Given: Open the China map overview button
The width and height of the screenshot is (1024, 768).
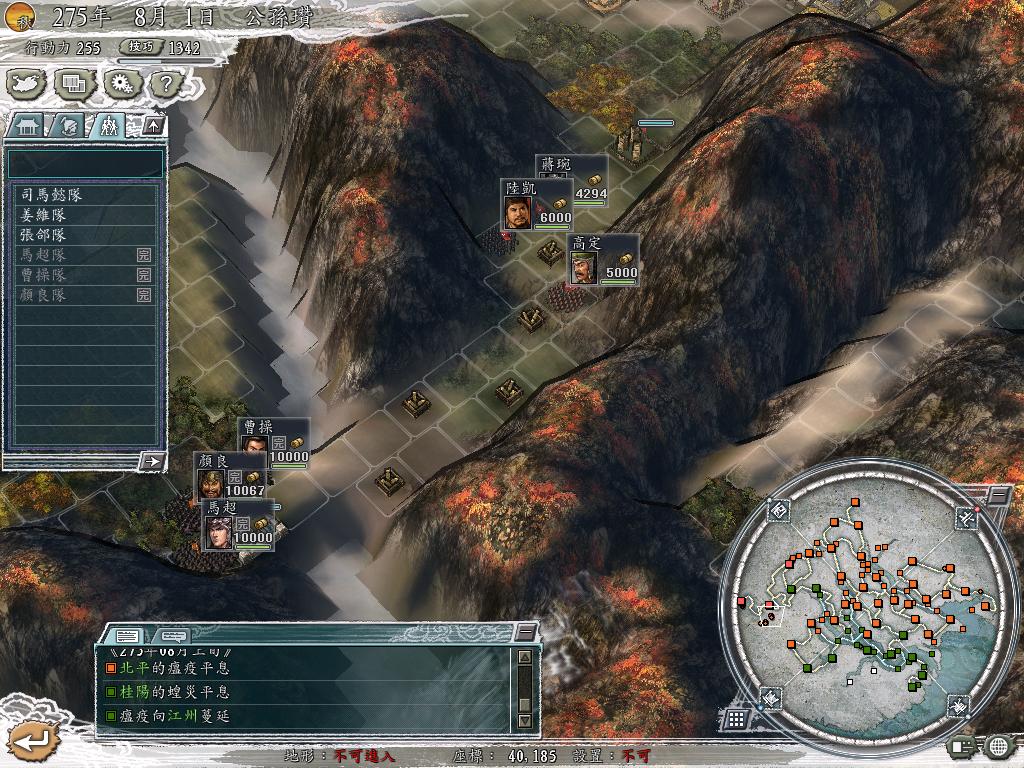Looking at the screenshot, I should [x=26, y=83].
